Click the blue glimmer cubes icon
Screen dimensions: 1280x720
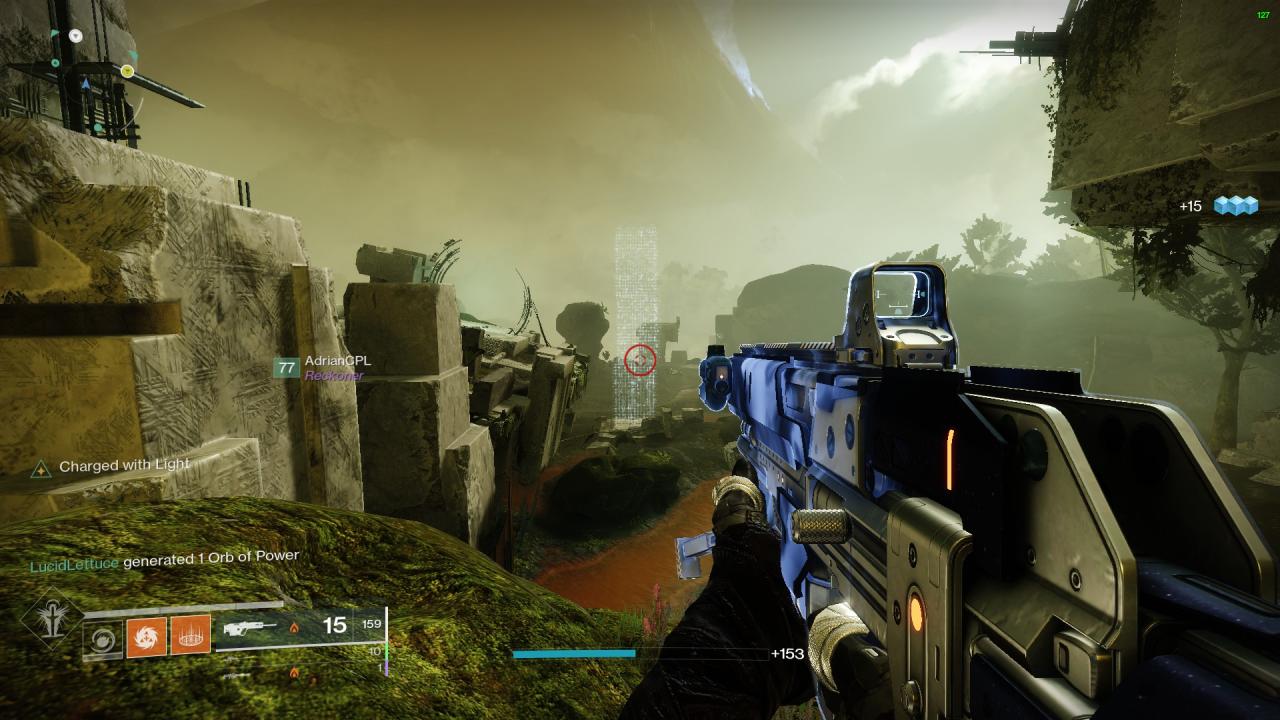pyautogui.click(x=1235, y=206)
